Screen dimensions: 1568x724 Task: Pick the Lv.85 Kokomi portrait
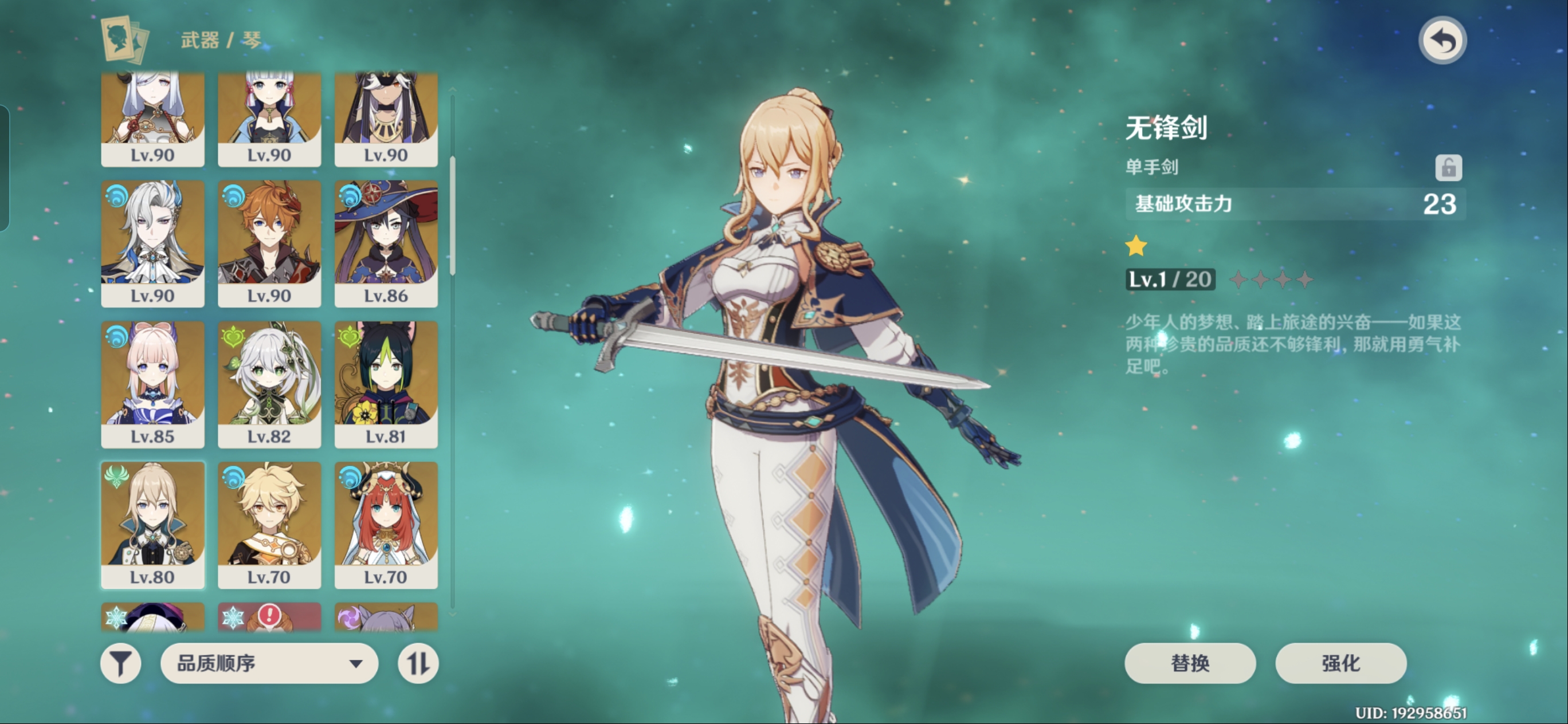click(152, 384)
